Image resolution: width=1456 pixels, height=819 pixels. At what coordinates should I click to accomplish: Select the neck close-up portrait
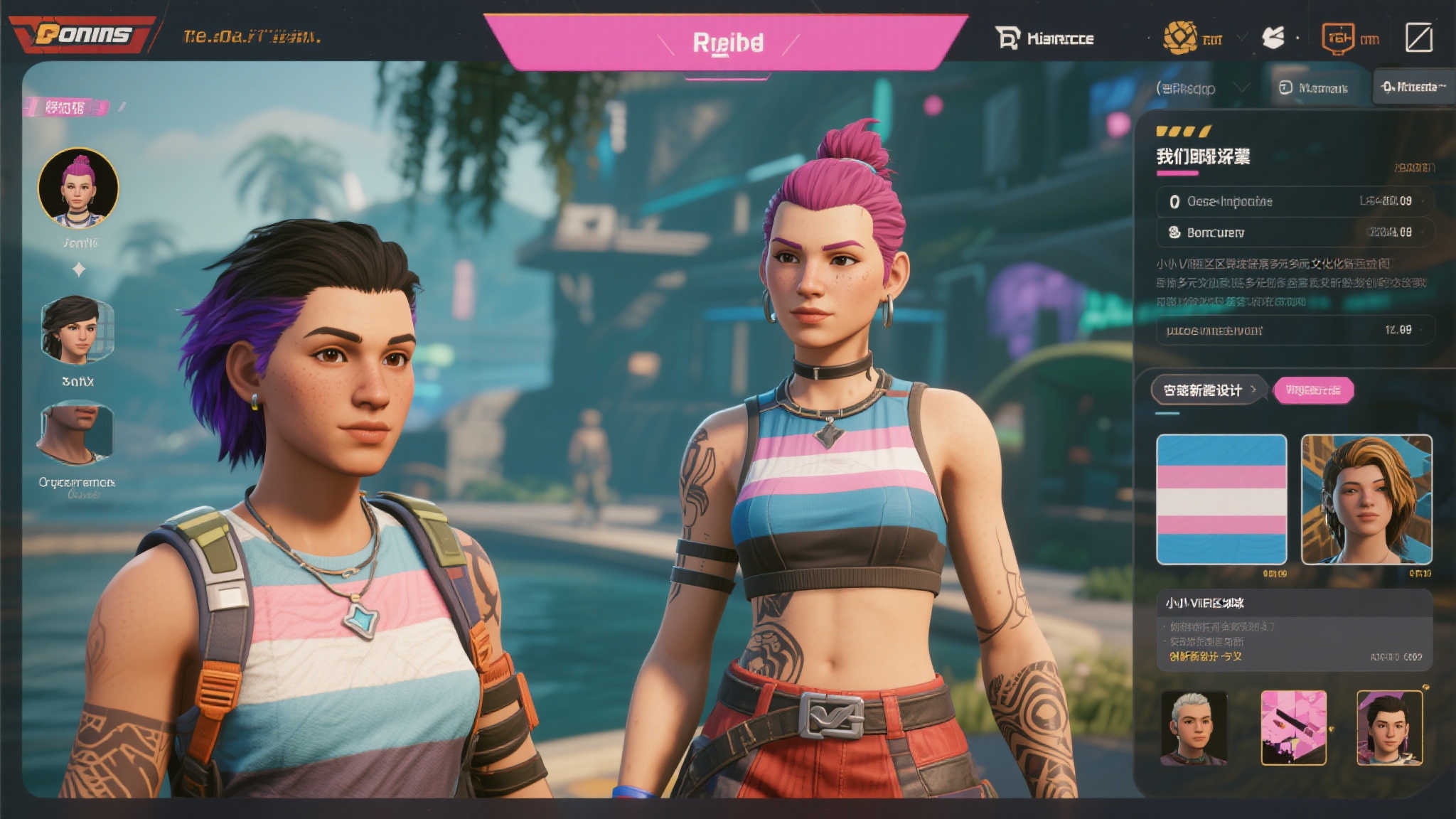[77, 432]
